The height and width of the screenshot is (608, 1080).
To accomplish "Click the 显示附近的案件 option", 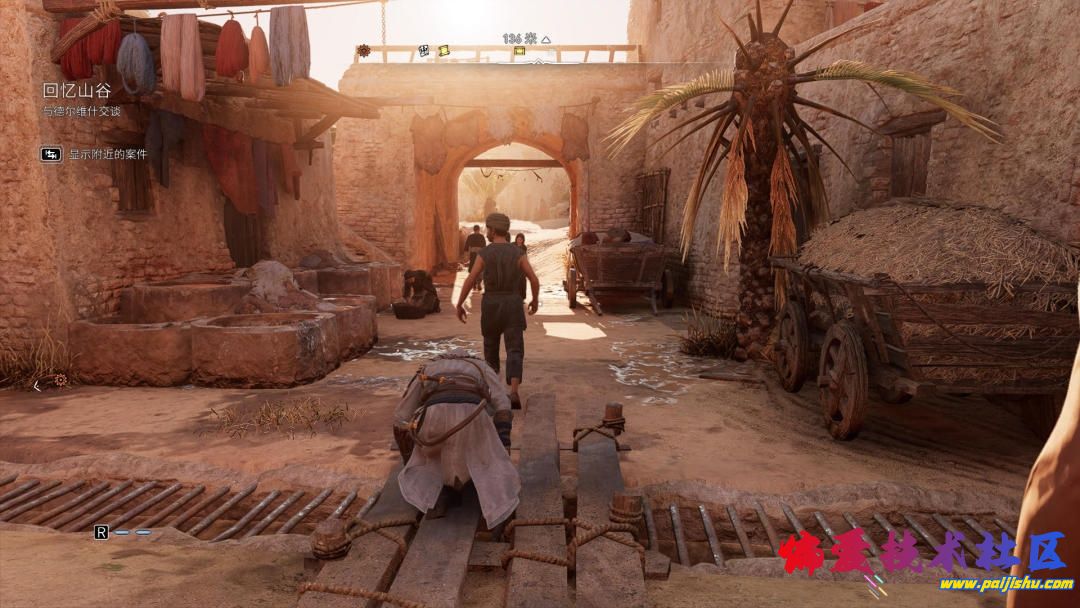I will pyautogui.click(x=107, y=154).
